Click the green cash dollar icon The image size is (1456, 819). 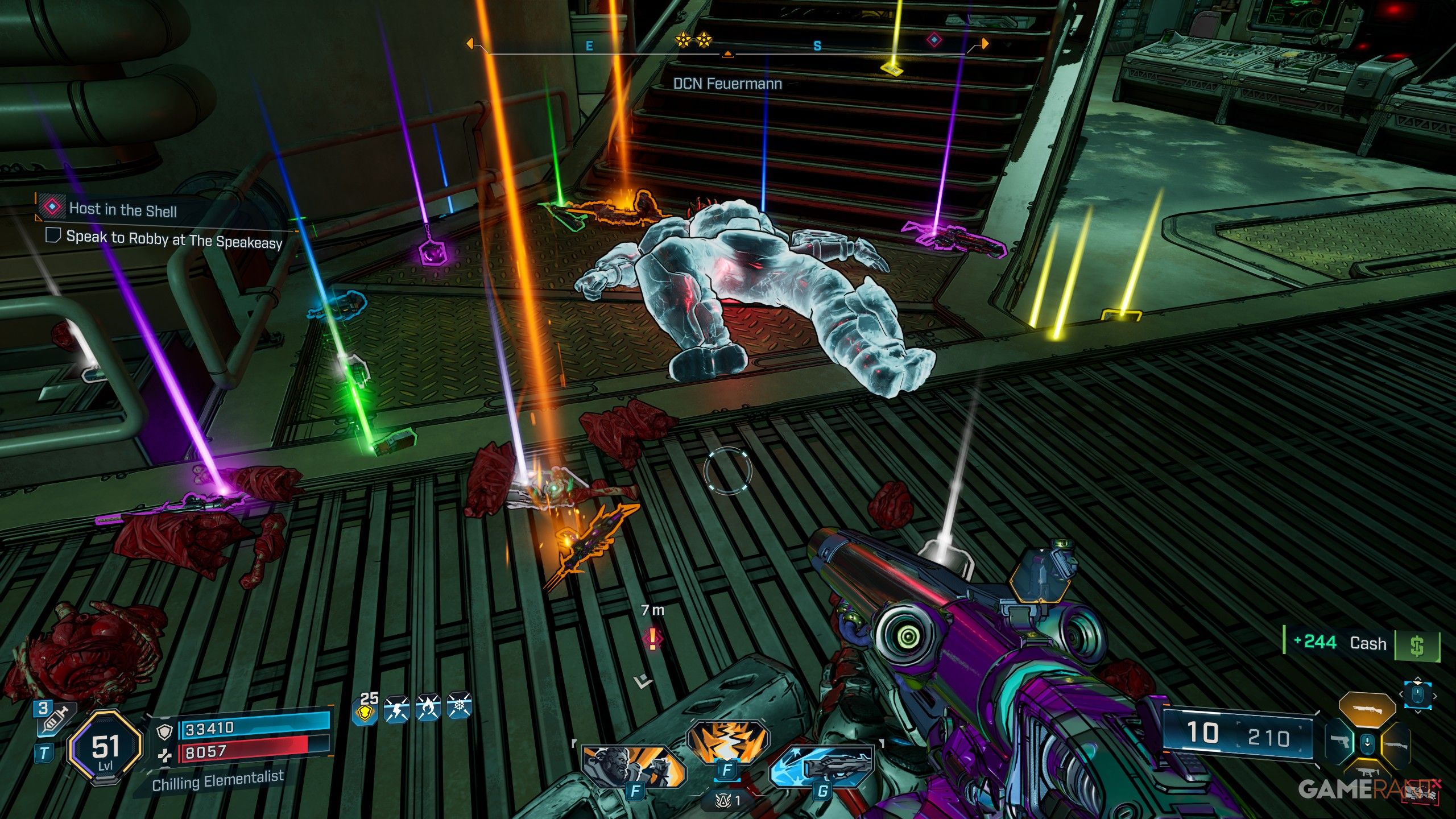pyautogui.click(x=1417, y=646)
